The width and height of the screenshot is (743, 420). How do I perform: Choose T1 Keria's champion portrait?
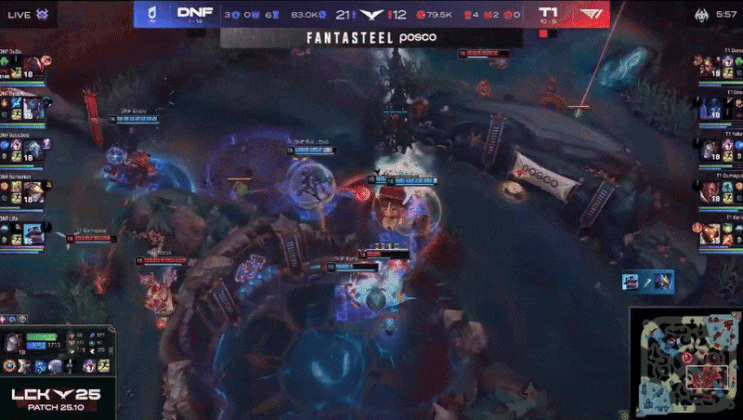(710, 232)
